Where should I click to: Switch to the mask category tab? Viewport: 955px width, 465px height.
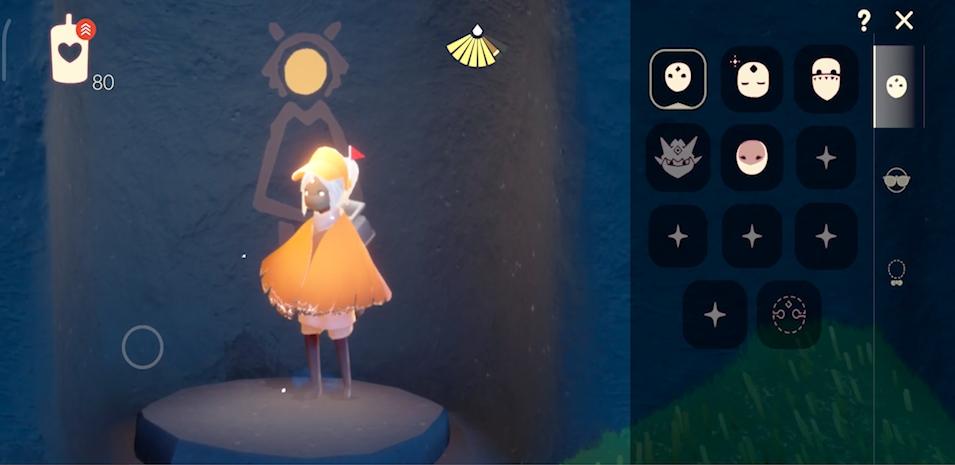897,87
